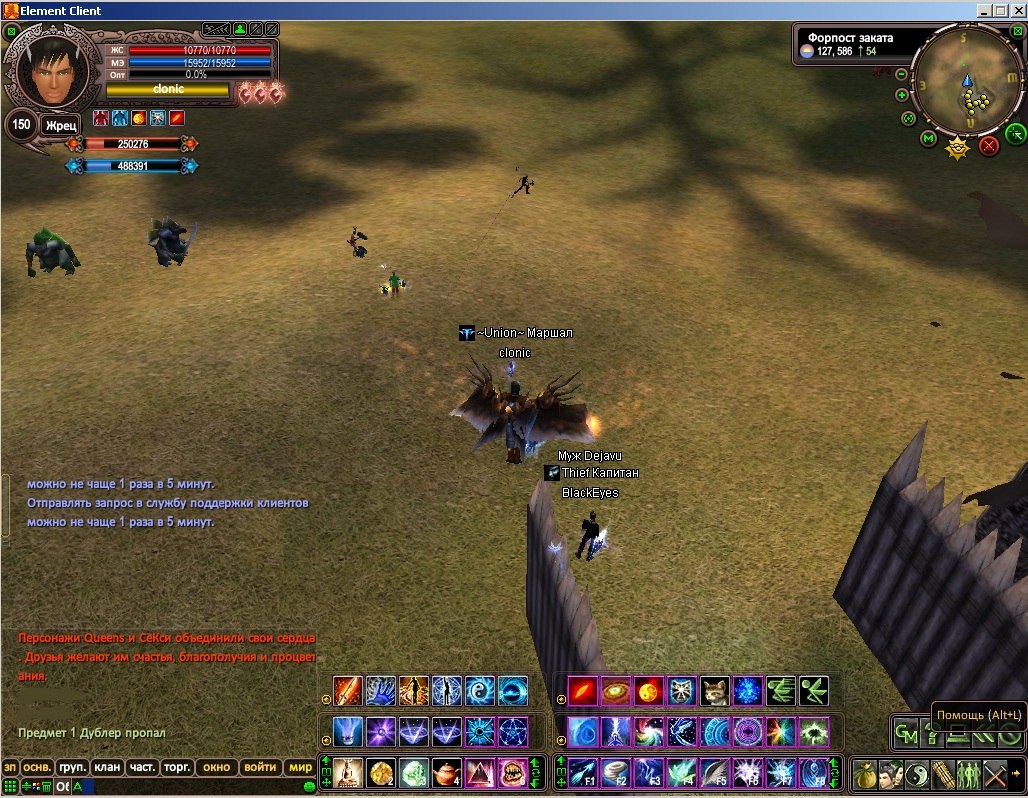
Task: Select the торг. chat tab
Action: (177, 768)
